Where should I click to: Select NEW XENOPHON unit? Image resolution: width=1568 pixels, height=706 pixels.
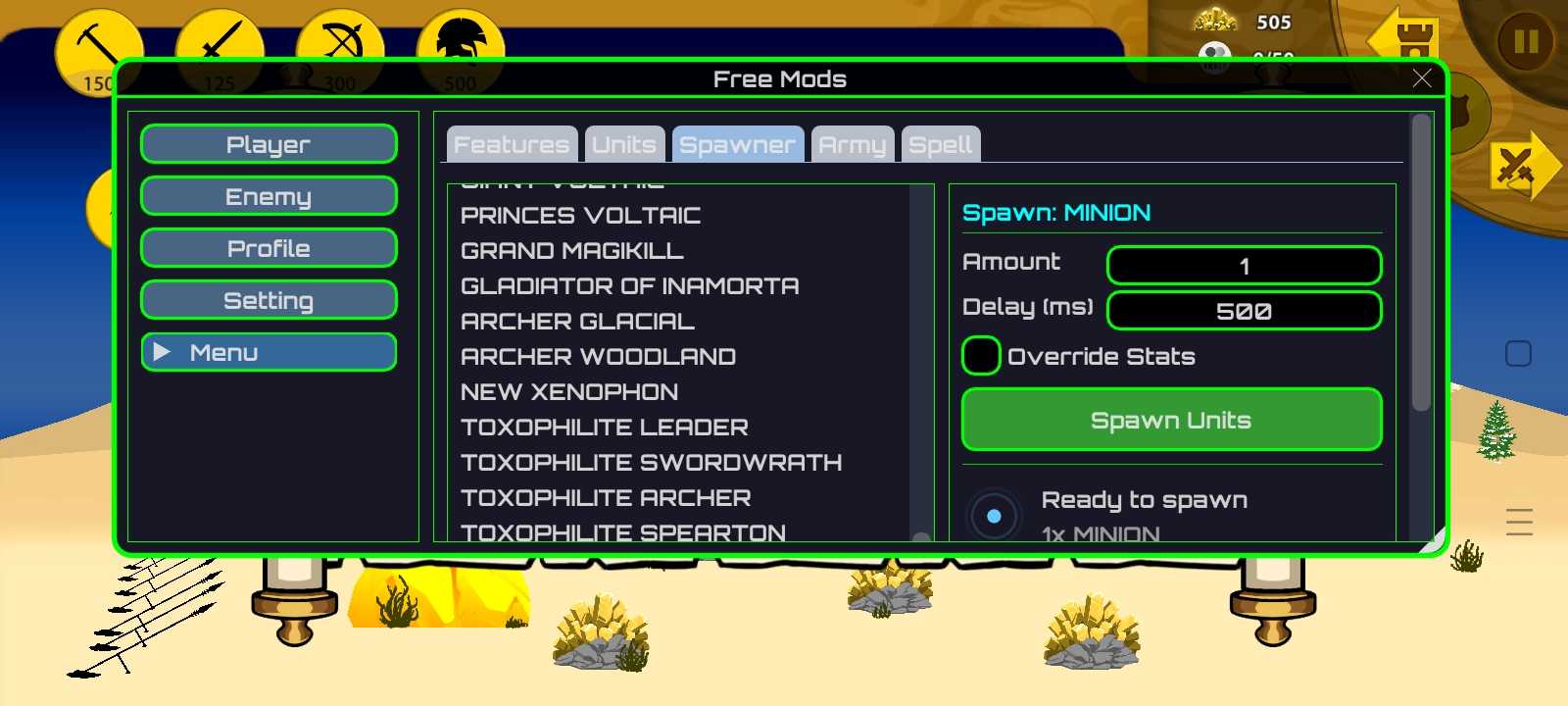tap(569, 392)
